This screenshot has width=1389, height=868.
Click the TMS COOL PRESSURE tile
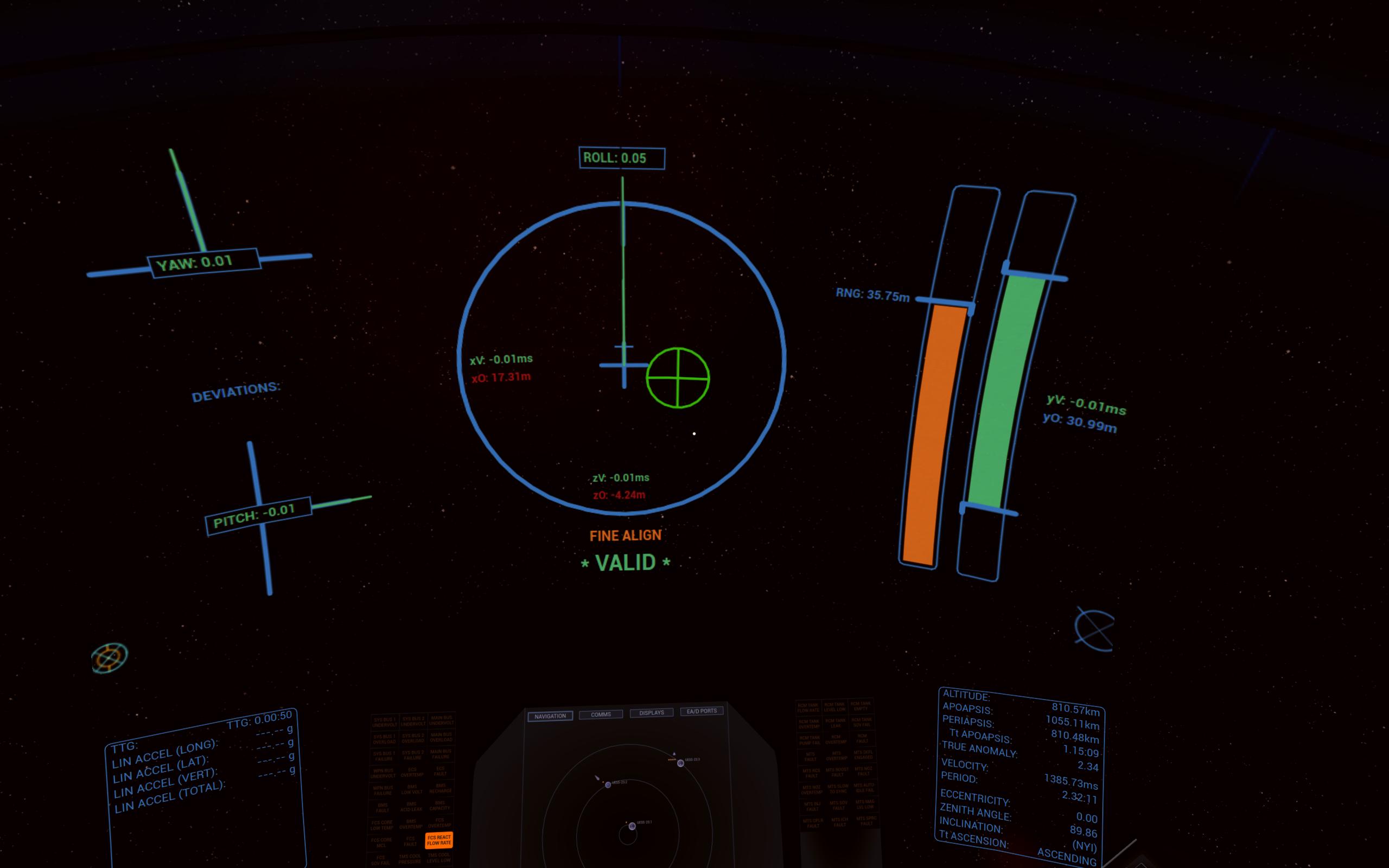[x=410, y=859]
